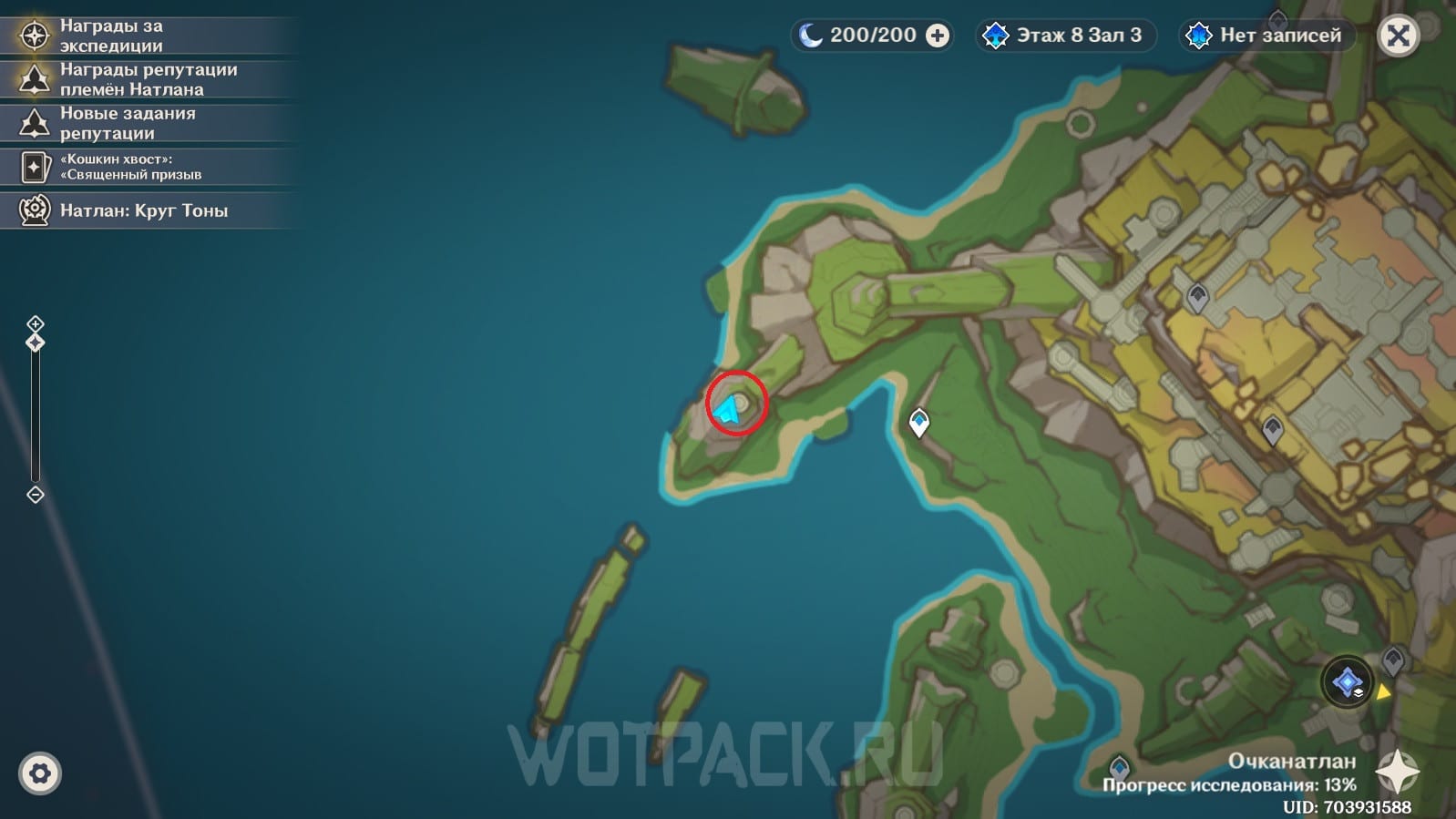Select the blue teleport waypoint marker on the coast
The height and width of the screenshot is (819, 1456).
919,422
